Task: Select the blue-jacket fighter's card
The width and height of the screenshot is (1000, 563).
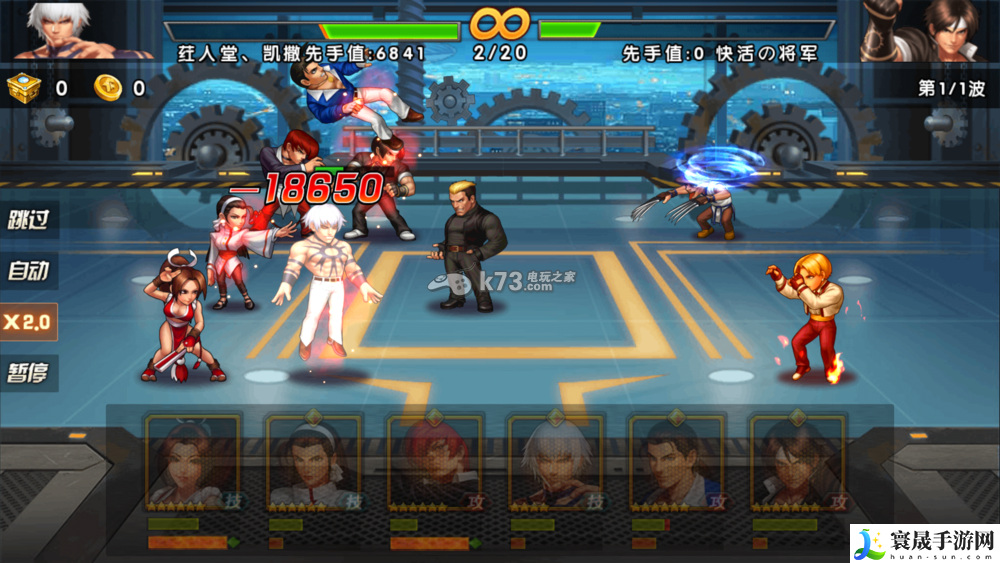Action: [x=676, y=462]
